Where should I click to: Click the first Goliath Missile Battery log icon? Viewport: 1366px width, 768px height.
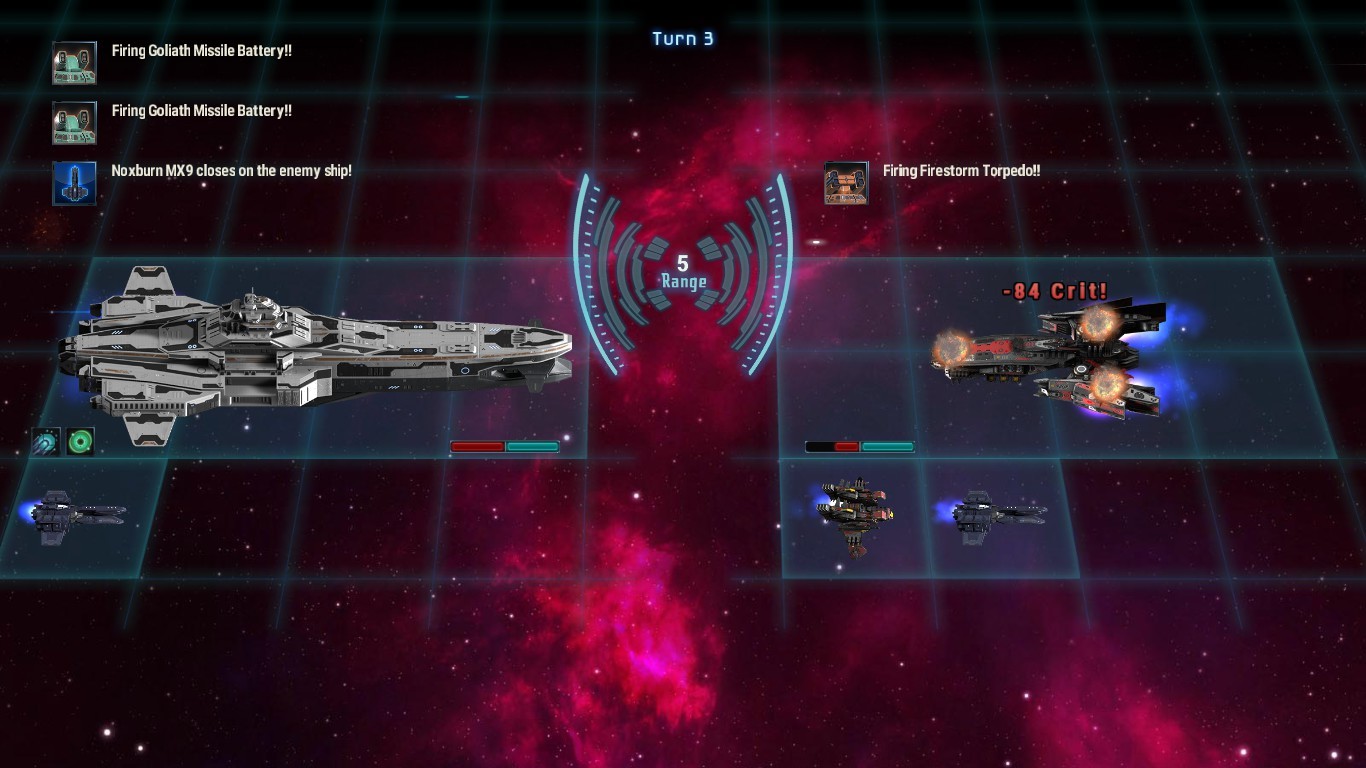click(74, 62)
